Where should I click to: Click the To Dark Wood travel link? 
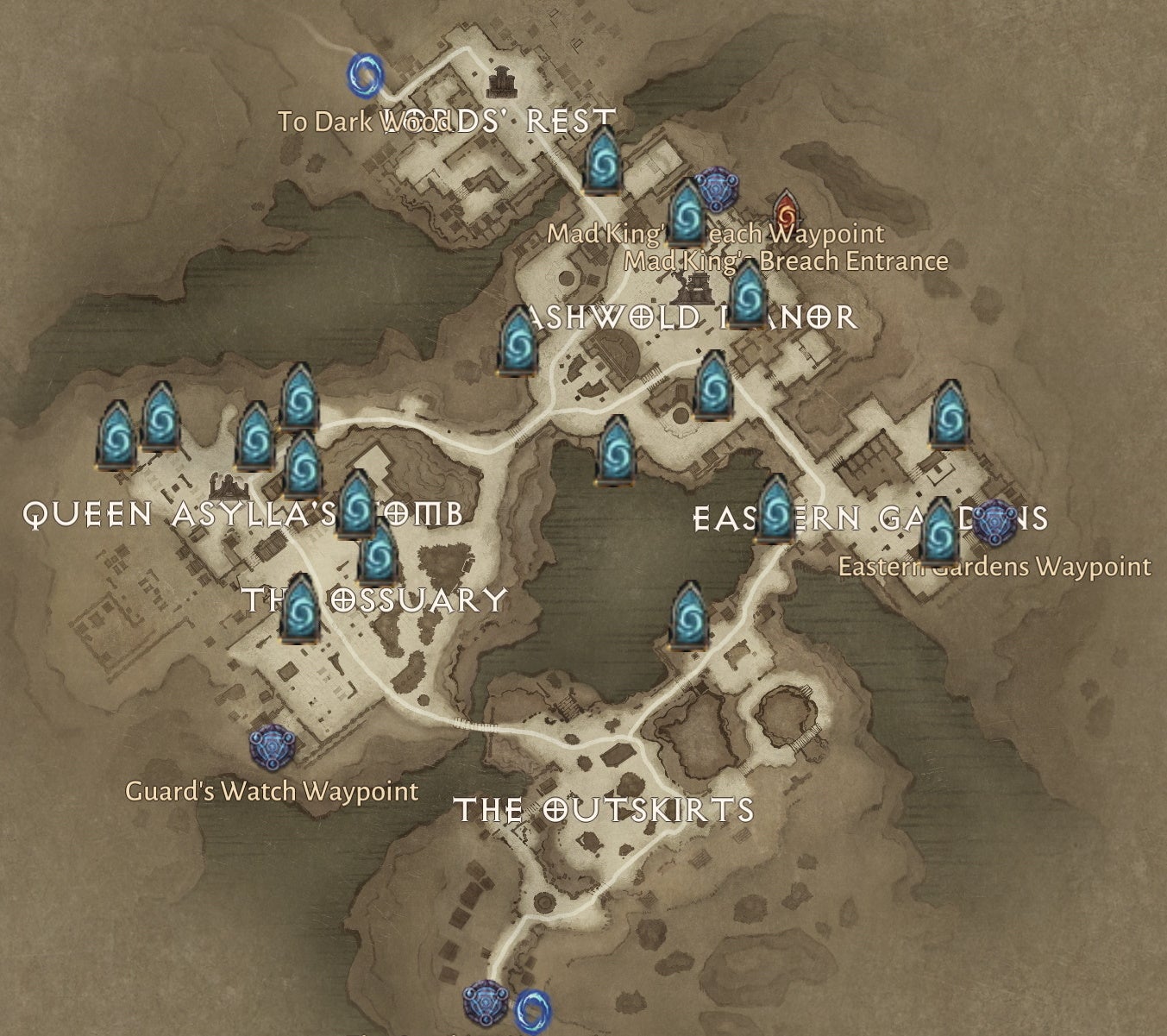coord(366,121)
